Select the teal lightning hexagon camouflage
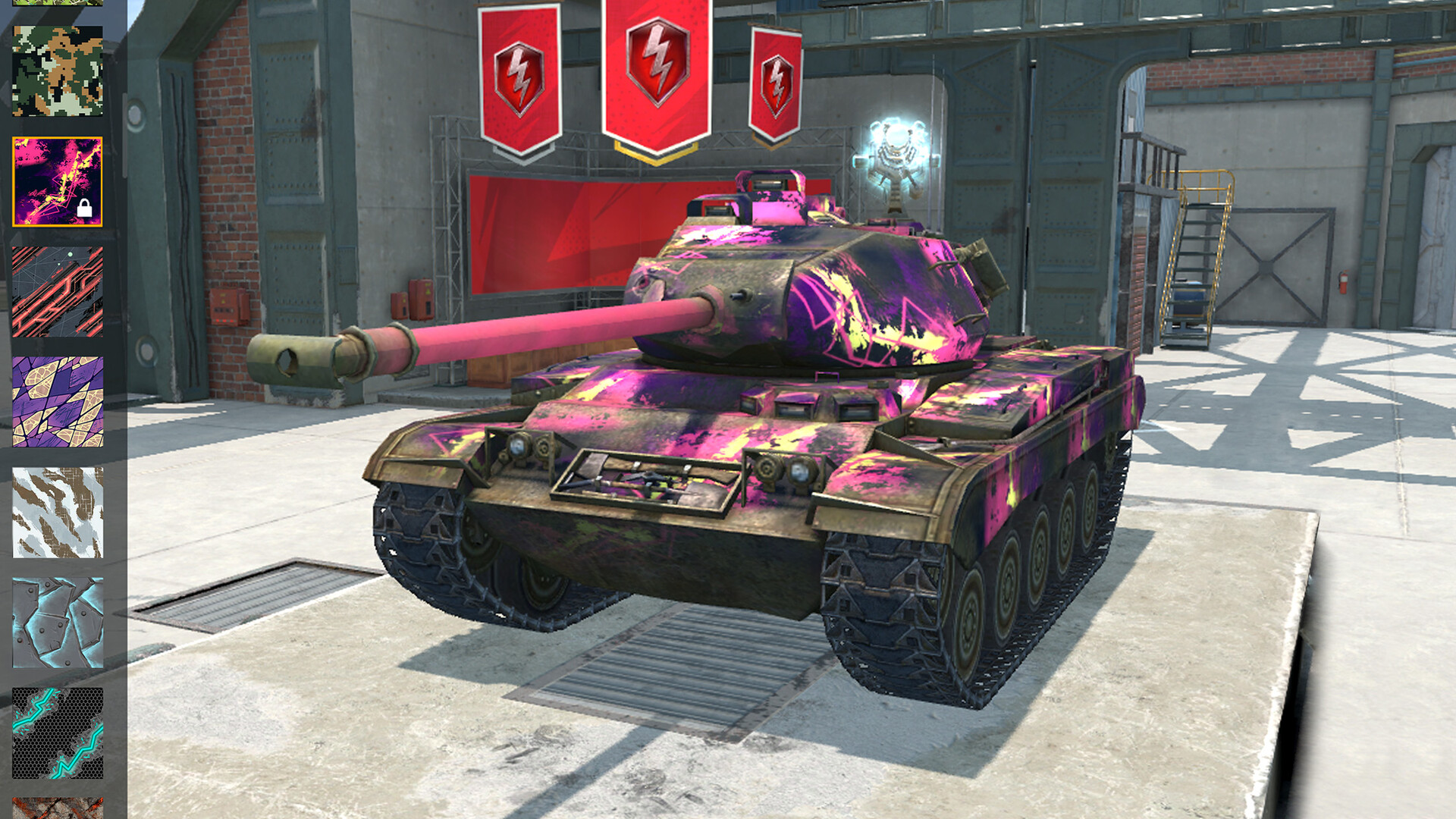This screenshot has height=819, width=1456. pos(57,732)
